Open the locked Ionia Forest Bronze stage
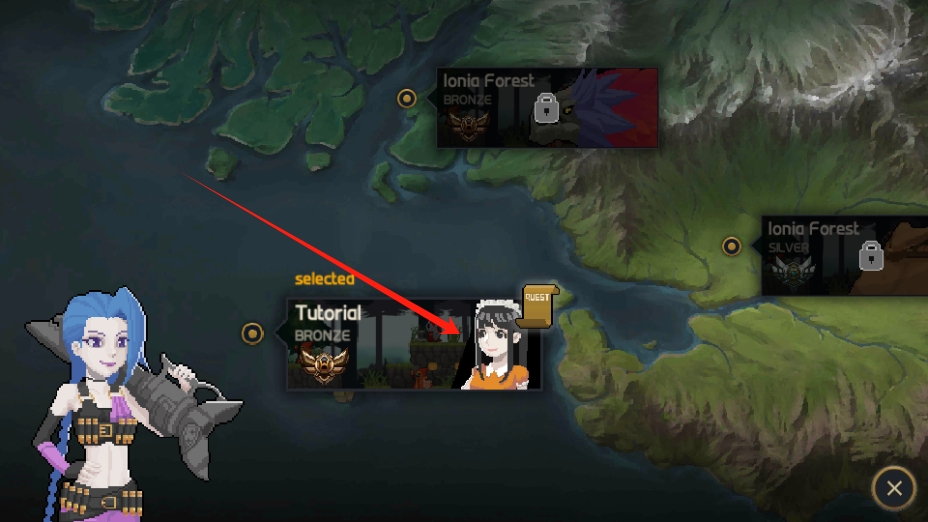928x522 pixels. coord(546,108)
